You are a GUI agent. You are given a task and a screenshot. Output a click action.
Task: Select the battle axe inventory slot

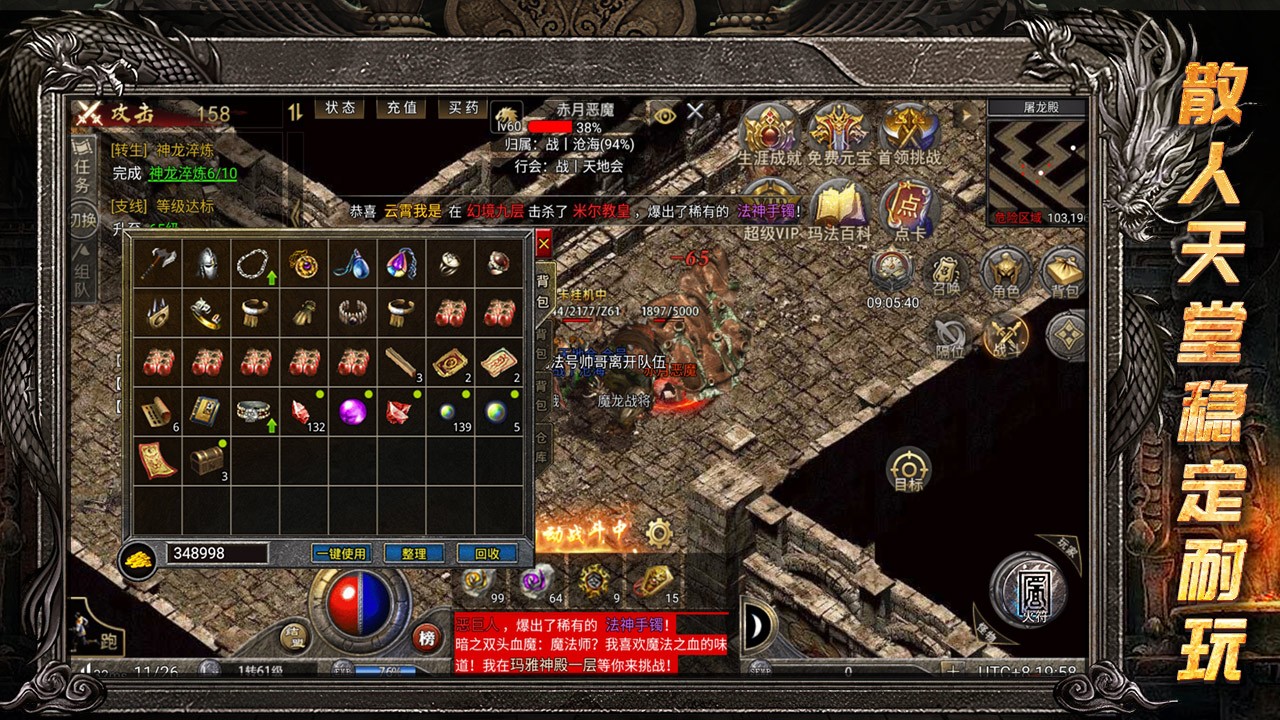point(158,264)
